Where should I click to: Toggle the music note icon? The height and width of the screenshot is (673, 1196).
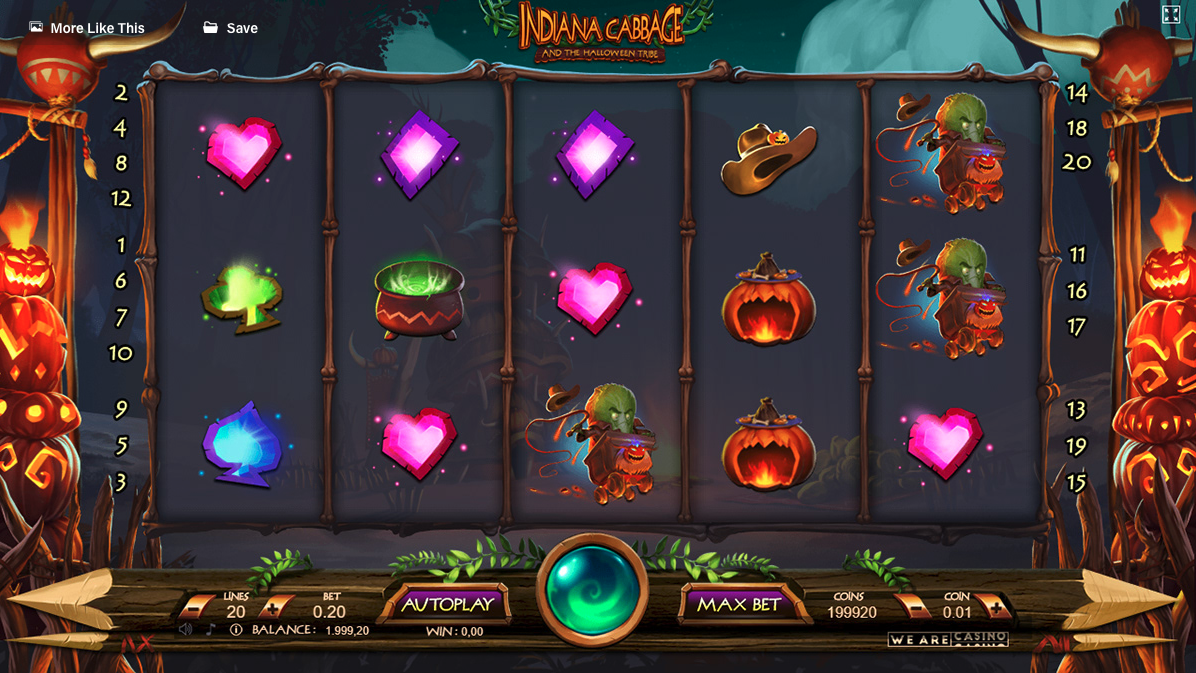(x=210, y=630)
